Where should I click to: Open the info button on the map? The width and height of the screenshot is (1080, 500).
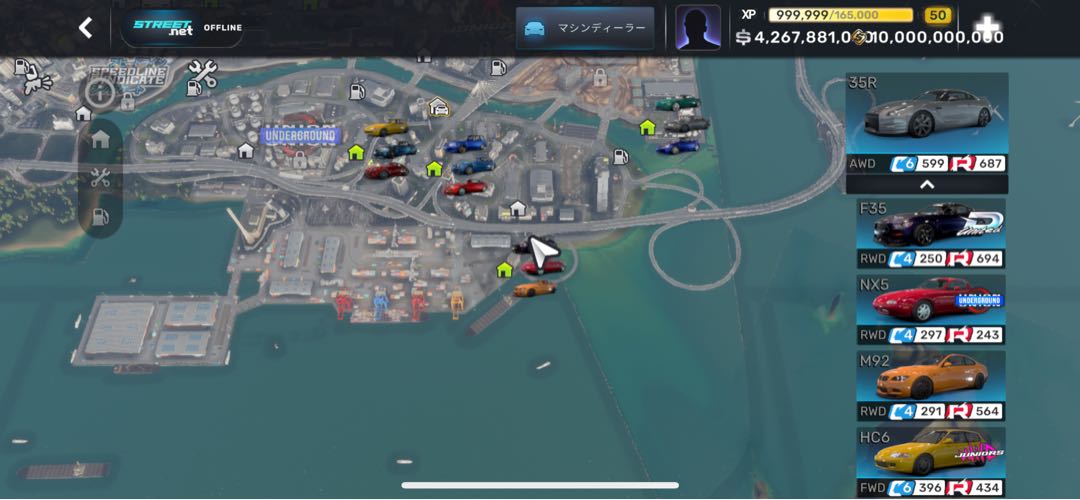click(99, 93)
